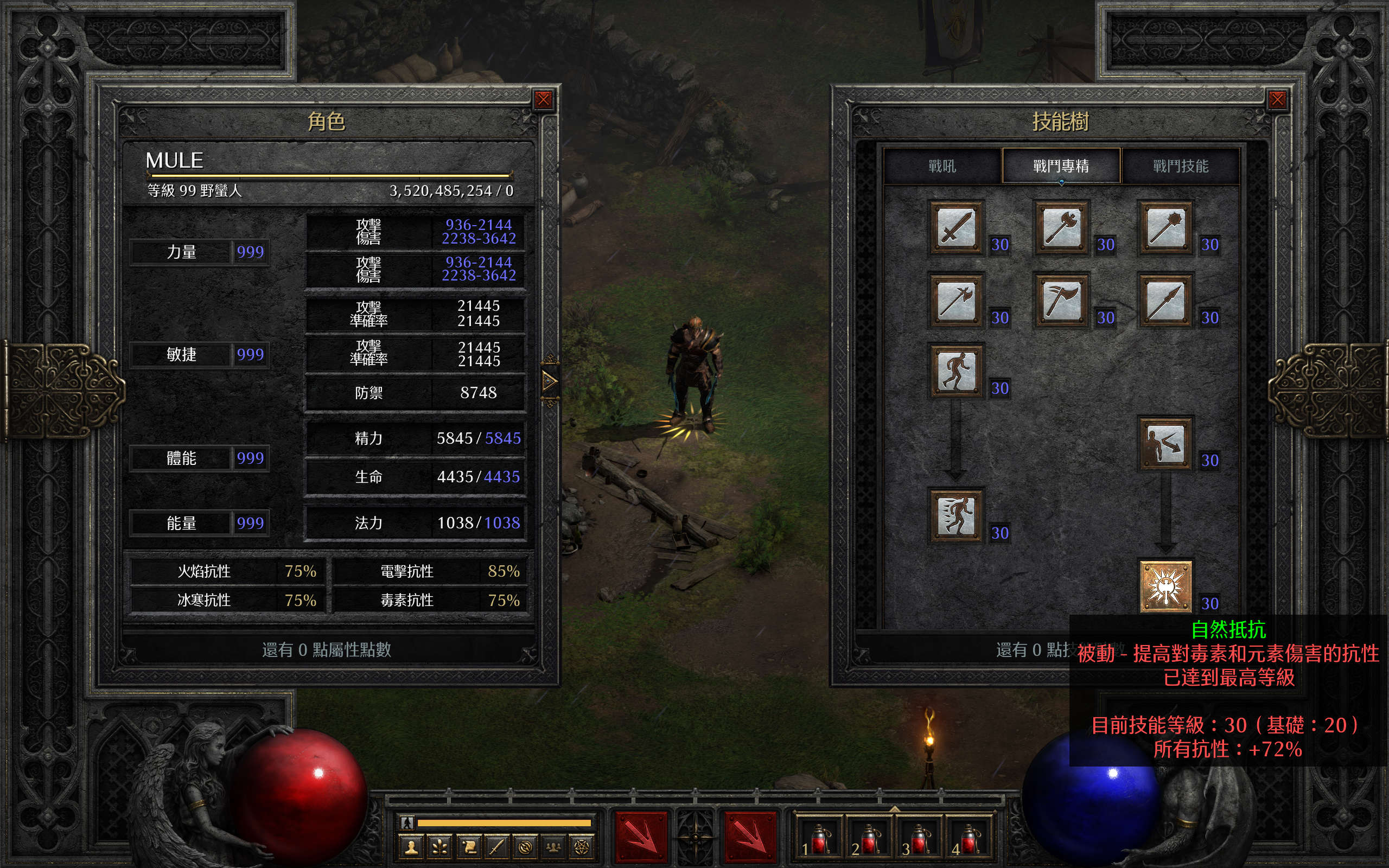
Task: Select the spear mastery skill icon
Action: click(1165, 300)
